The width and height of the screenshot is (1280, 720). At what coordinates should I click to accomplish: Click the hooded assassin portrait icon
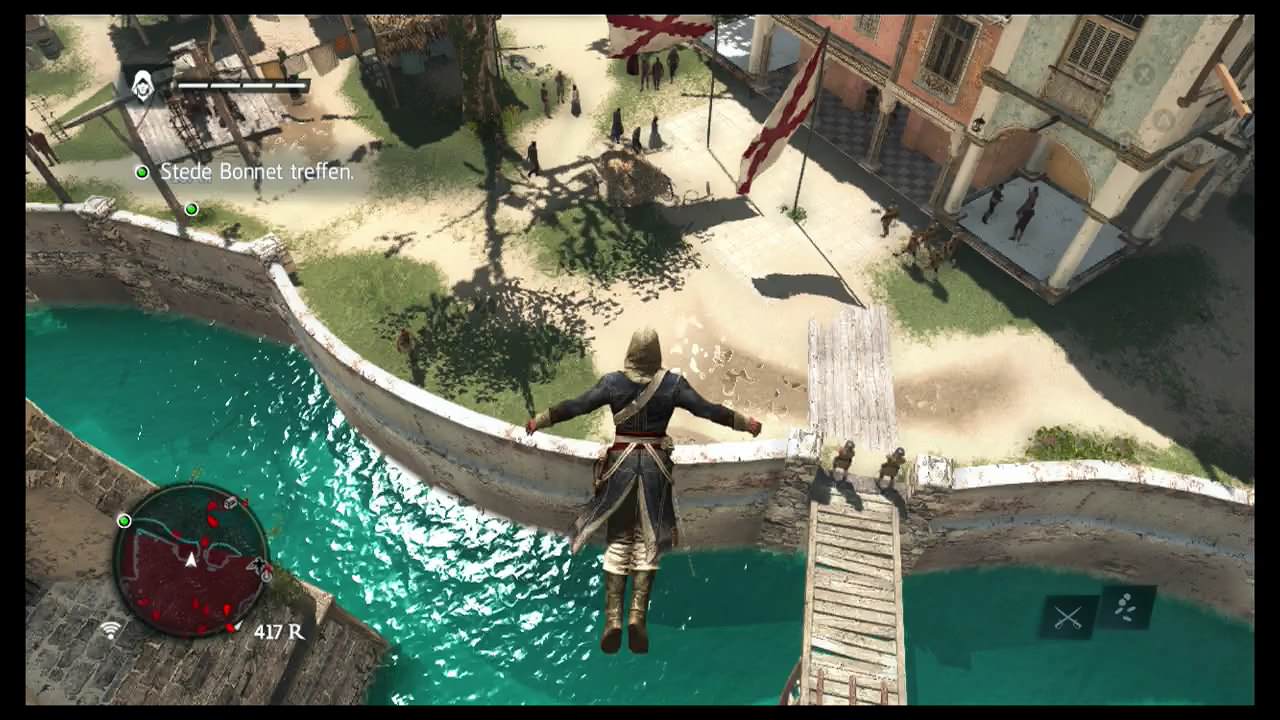(x=144, y=86)
